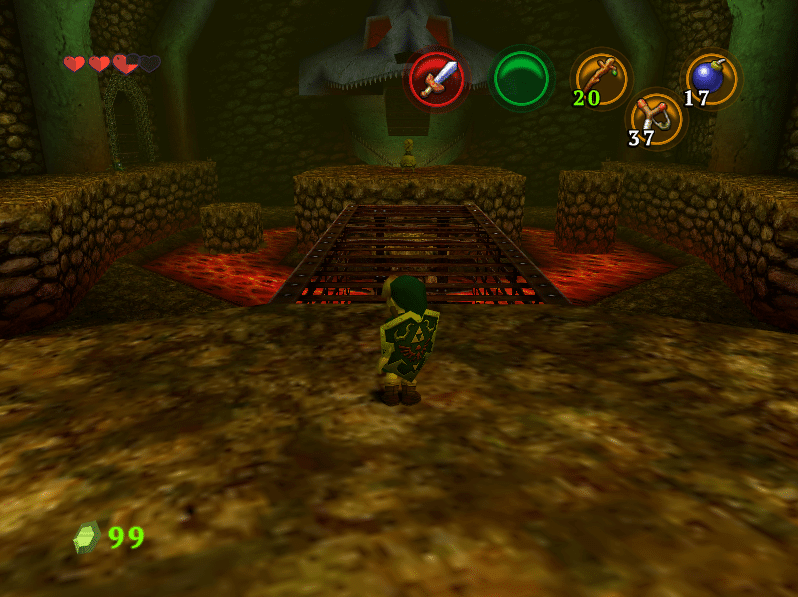Select the sword icon on the red button

[x=437, y=78]
